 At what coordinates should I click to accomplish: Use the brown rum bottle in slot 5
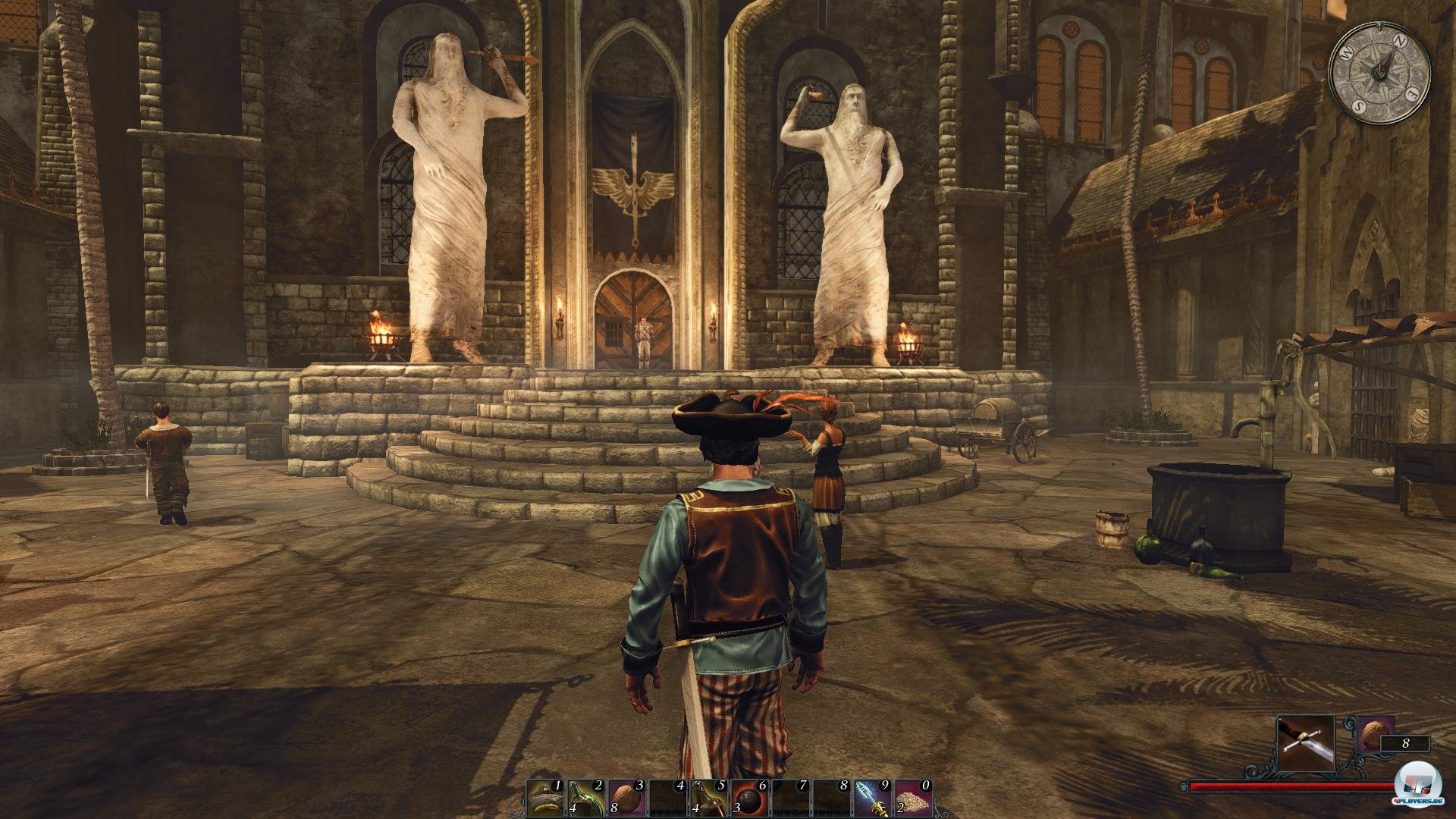tap(710, 798)
